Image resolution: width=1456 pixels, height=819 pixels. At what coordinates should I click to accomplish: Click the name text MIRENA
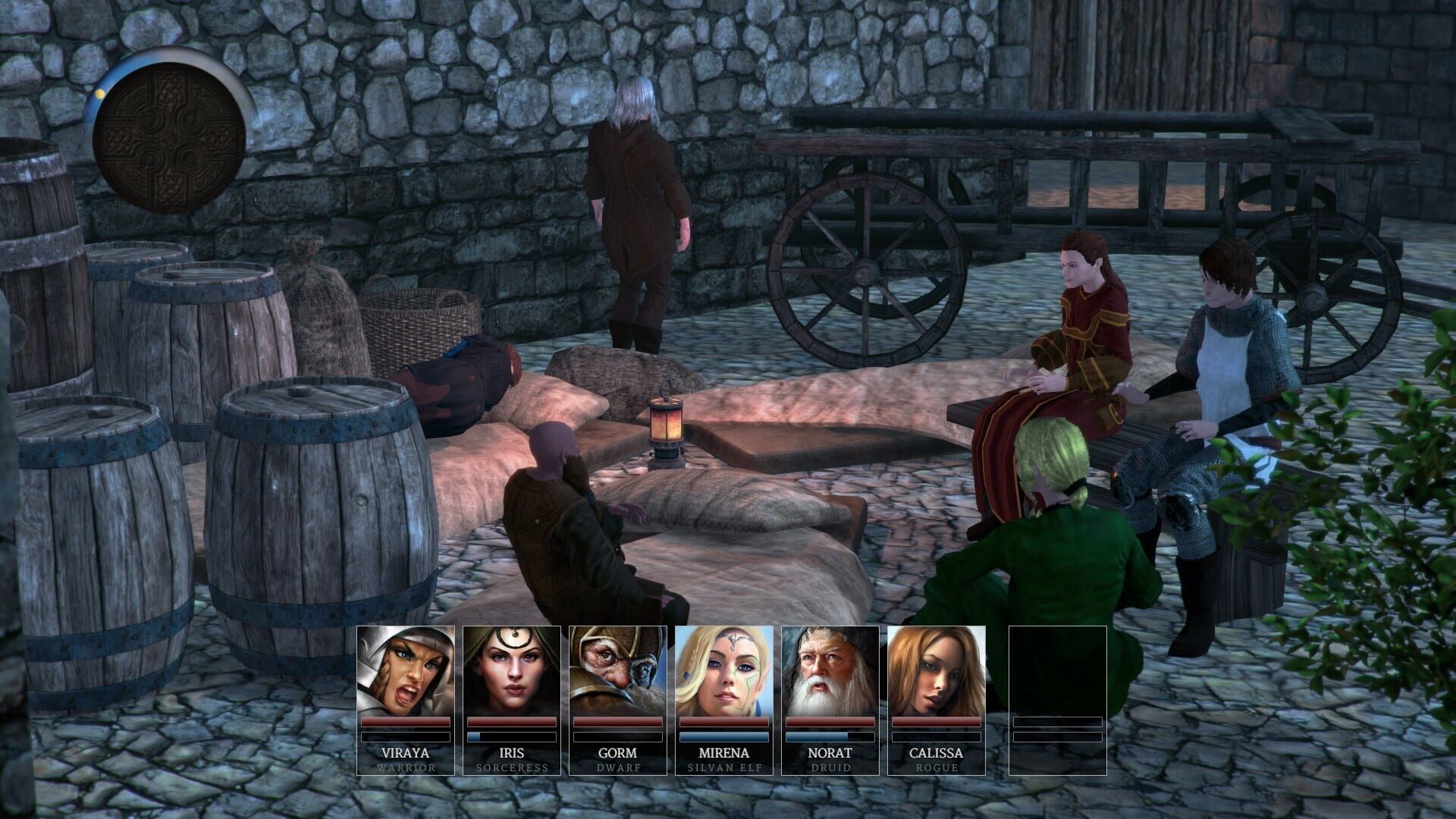pos(723,753)
